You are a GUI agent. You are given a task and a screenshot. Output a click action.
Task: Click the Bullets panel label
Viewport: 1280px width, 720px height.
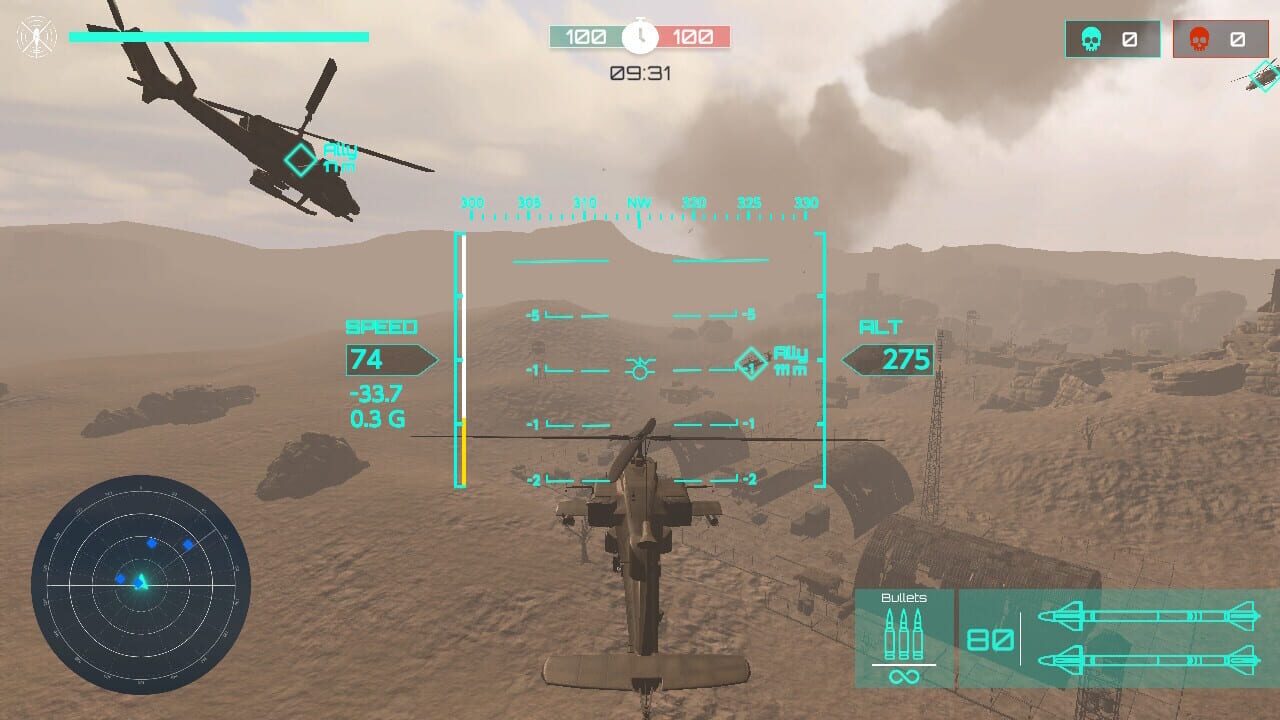point(903,597)
